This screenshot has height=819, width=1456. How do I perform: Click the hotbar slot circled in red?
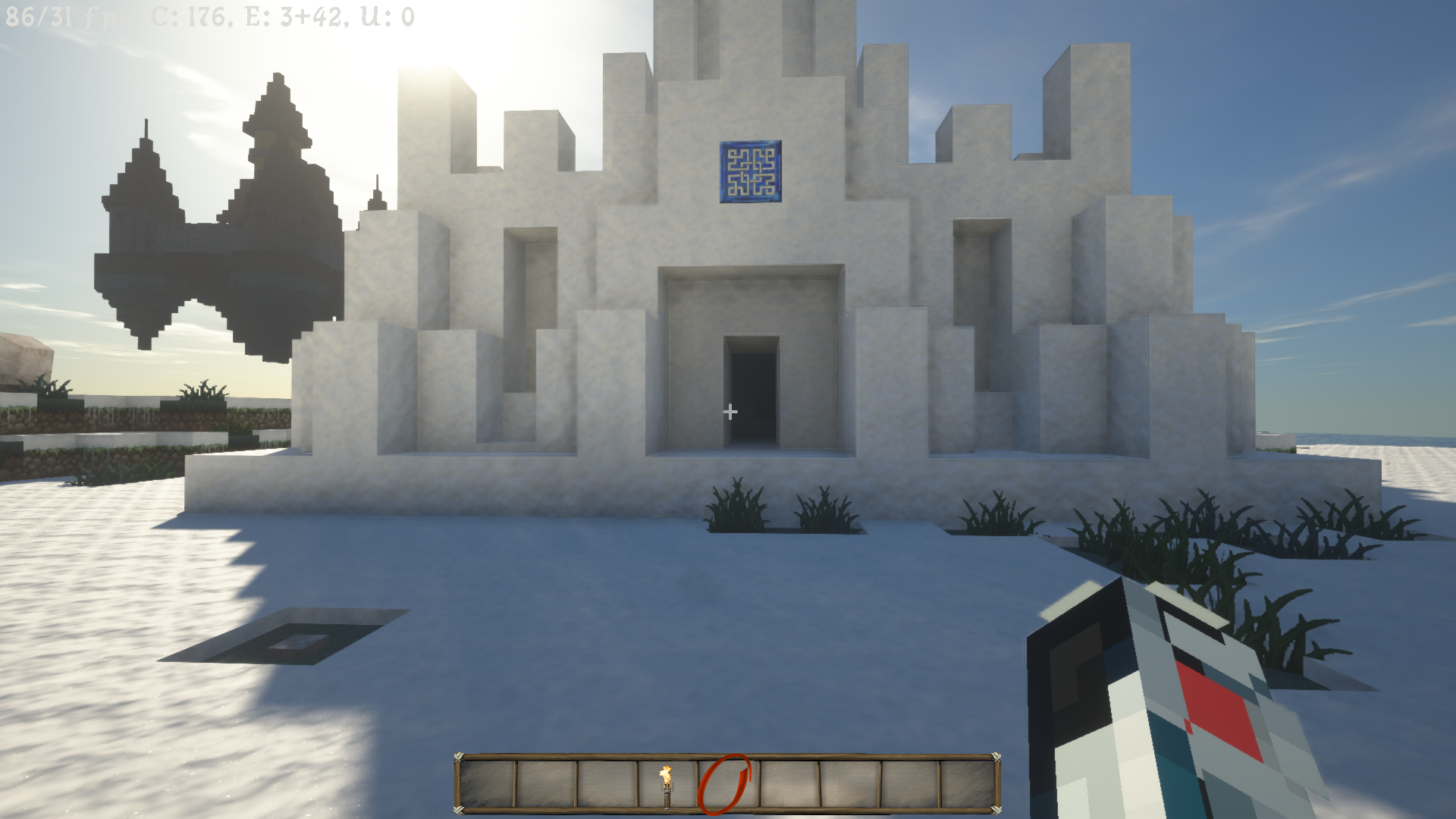click(726, 785)
